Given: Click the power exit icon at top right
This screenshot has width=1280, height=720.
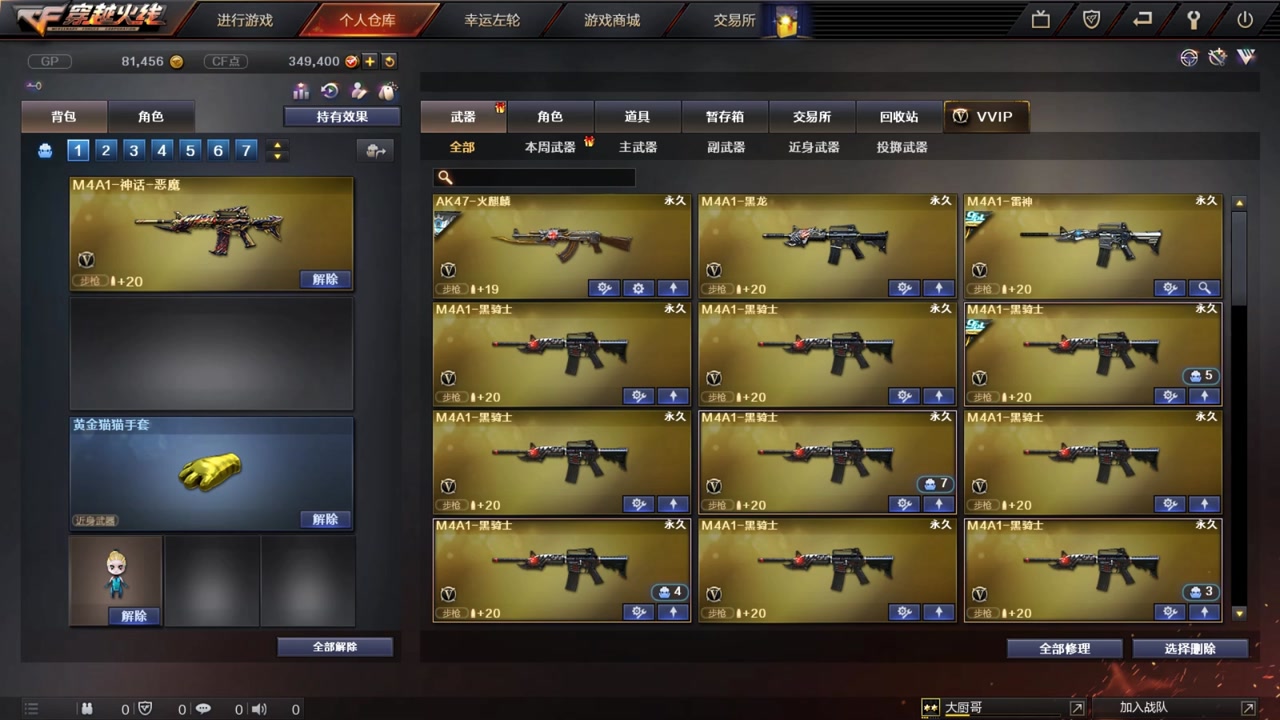Looking at the screenshot, I should (x=1243, y=18).
